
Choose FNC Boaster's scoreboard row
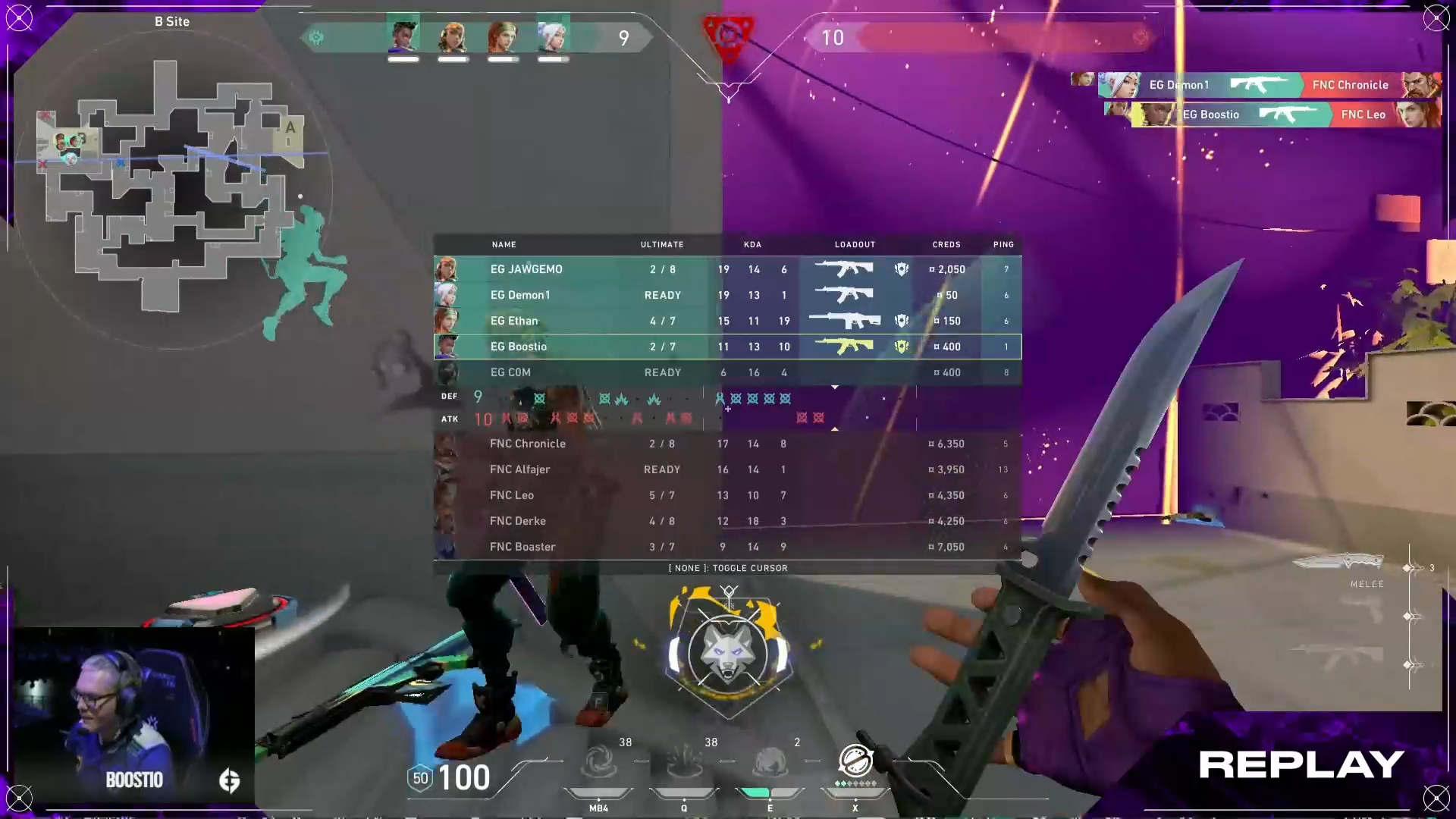pyautogui.click(x=726, y=547)
